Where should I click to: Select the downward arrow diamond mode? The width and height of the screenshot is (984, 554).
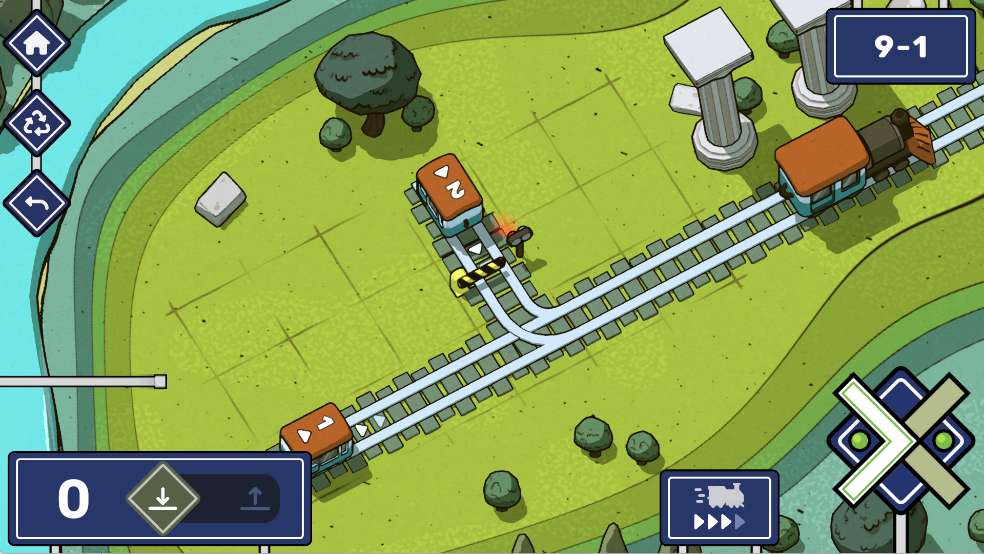(162, 498)
